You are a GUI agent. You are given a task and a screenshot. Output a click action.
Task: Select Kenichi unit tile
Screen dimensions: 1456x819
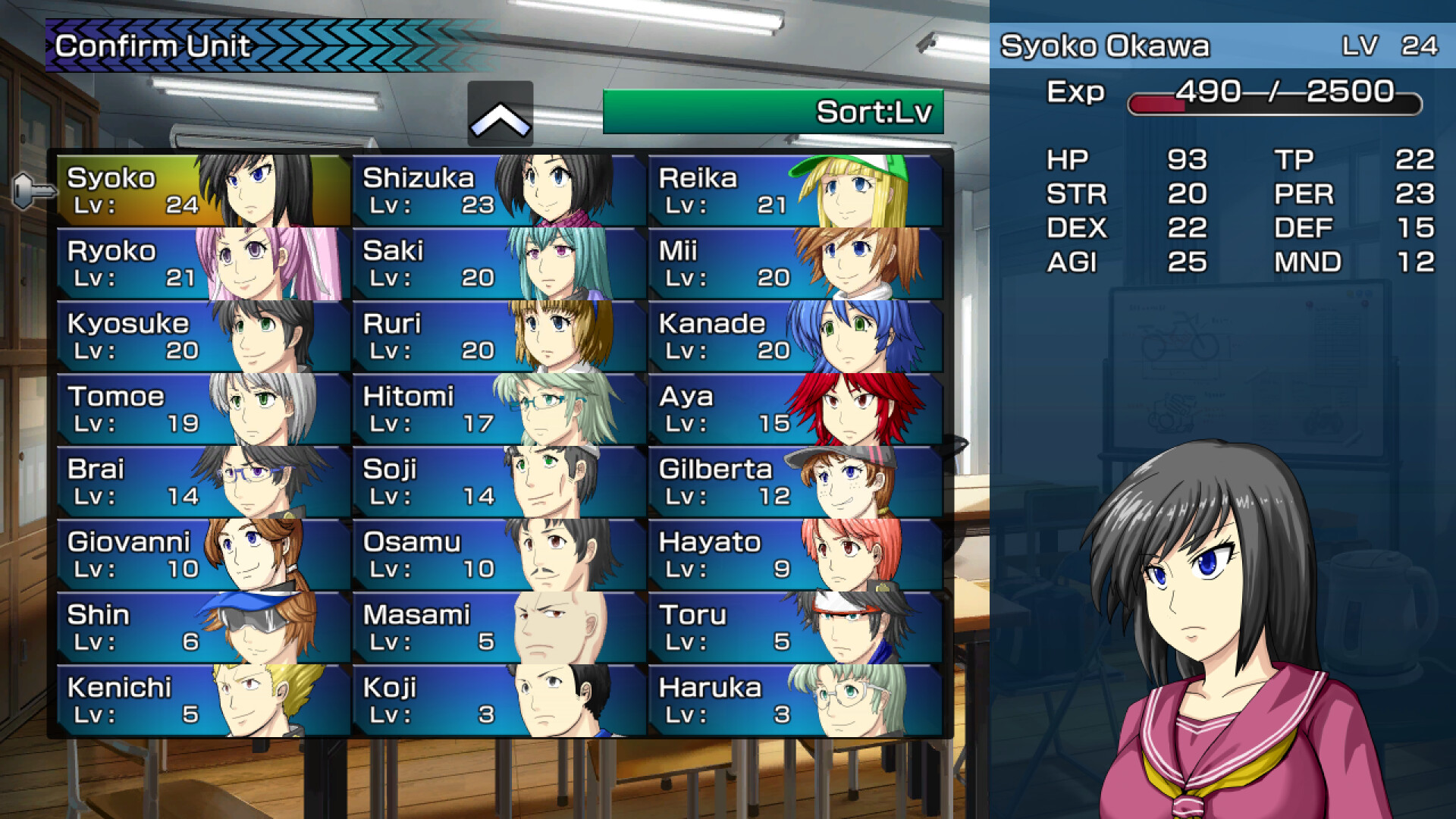pyautogui.click(x=203, y=701)
